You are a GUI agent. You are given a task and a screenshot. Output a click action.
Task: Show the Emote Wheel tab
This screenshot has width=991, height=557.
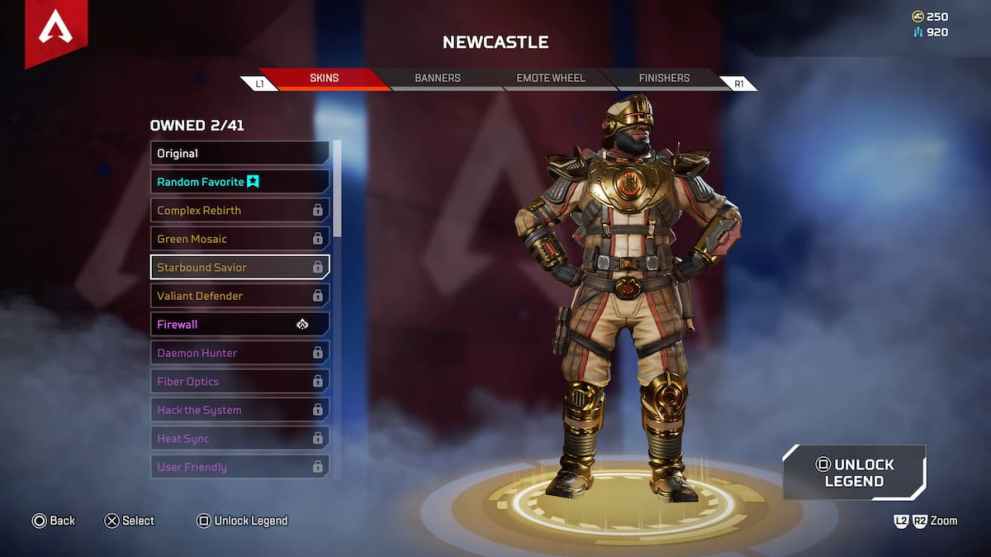tap(550, 78)
